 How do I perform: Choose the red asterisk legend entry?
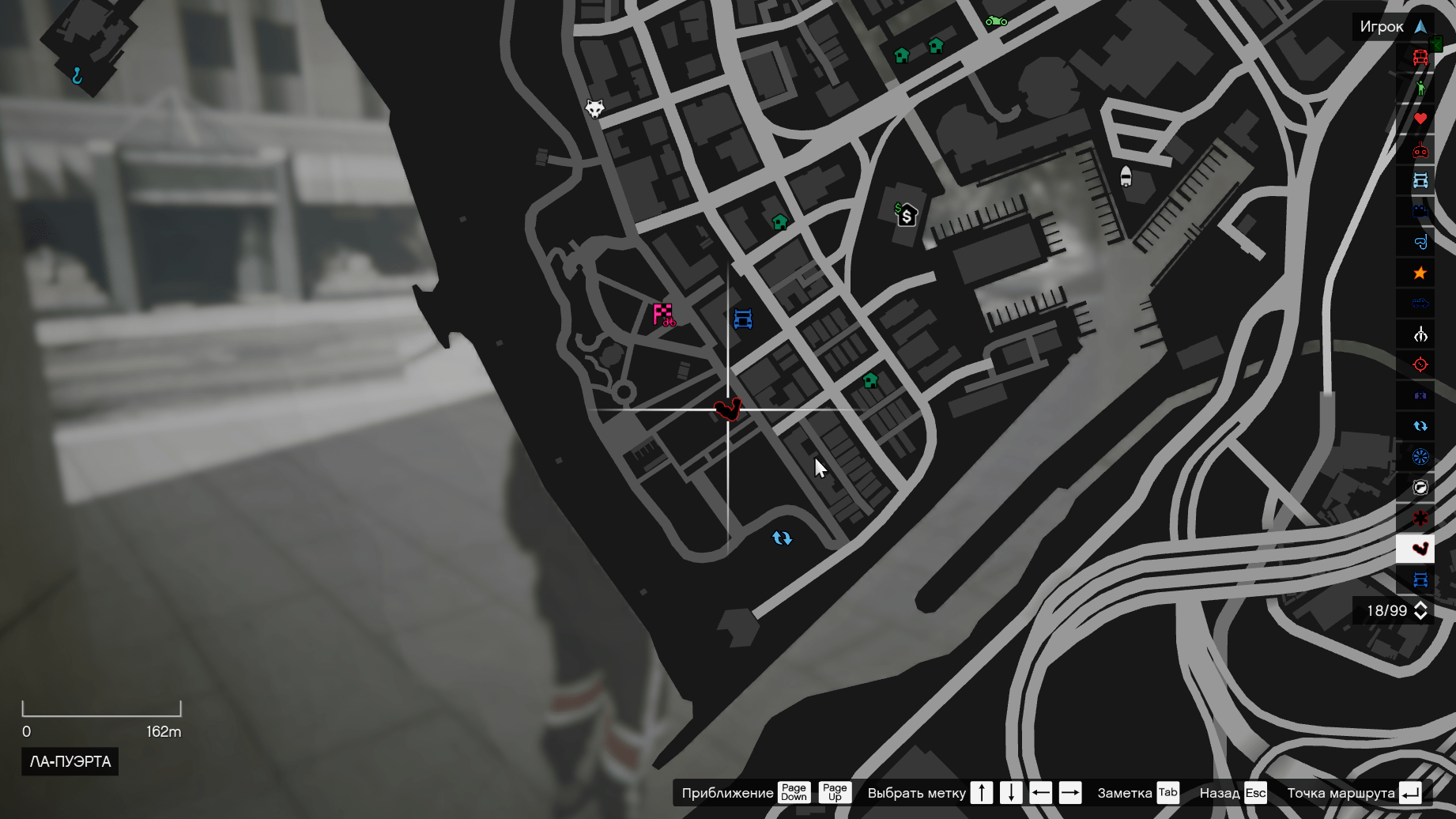1420,518
